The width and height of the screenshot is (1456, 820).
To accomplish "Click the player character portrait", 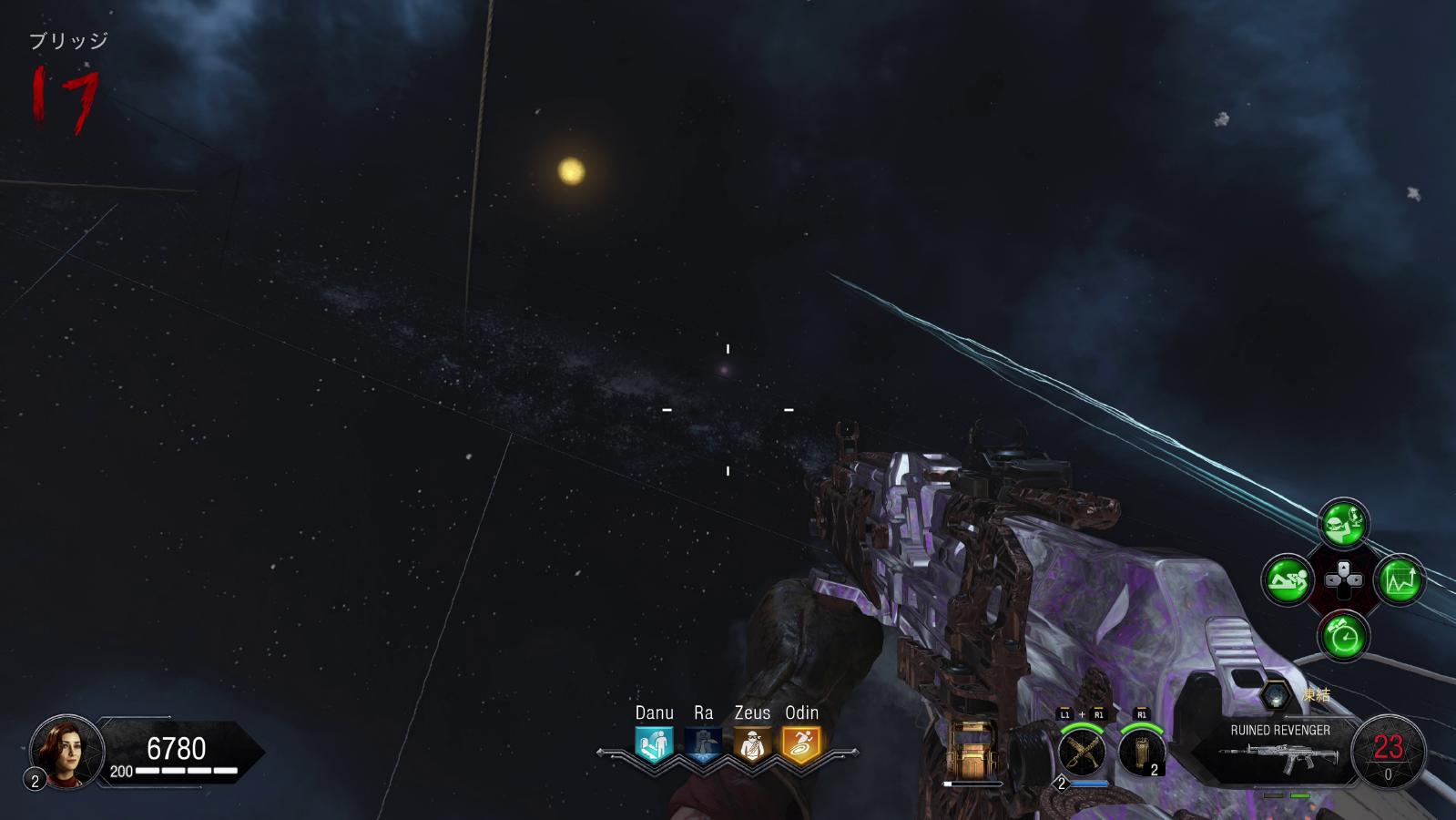I will click(x=66, y=752).
